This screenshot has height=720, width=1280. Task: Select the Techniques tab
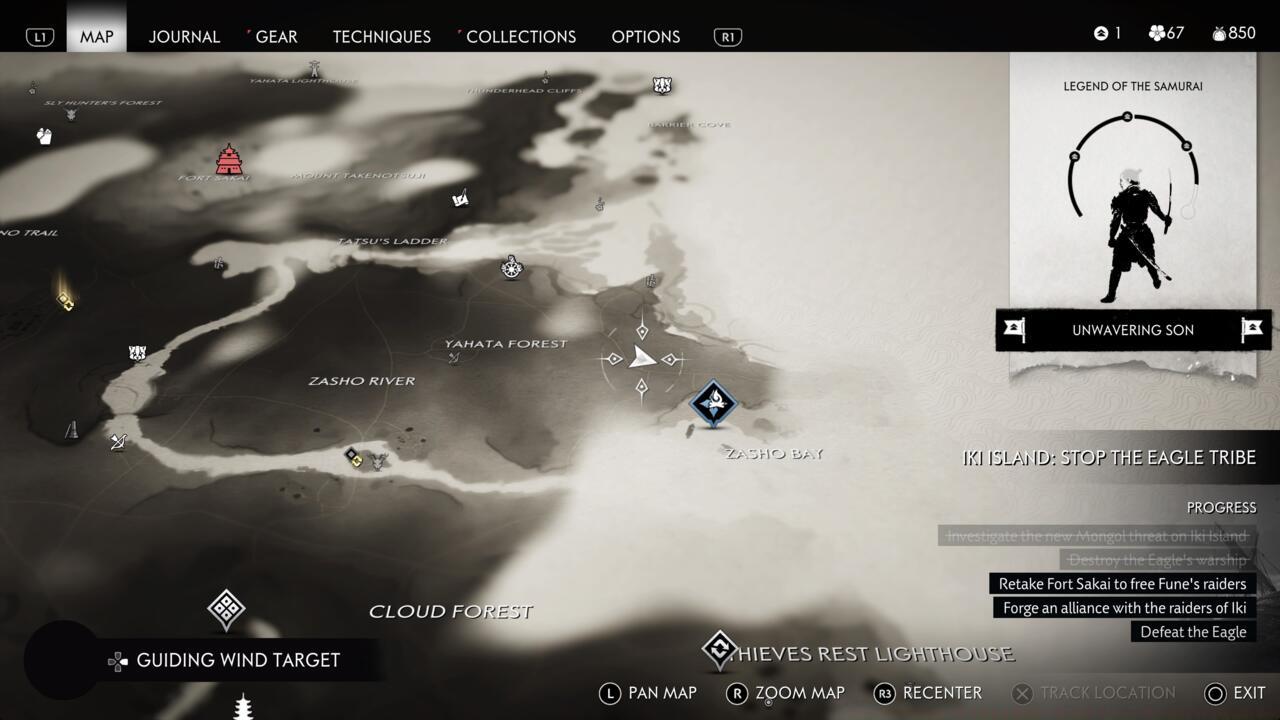(x=381, y=36)
